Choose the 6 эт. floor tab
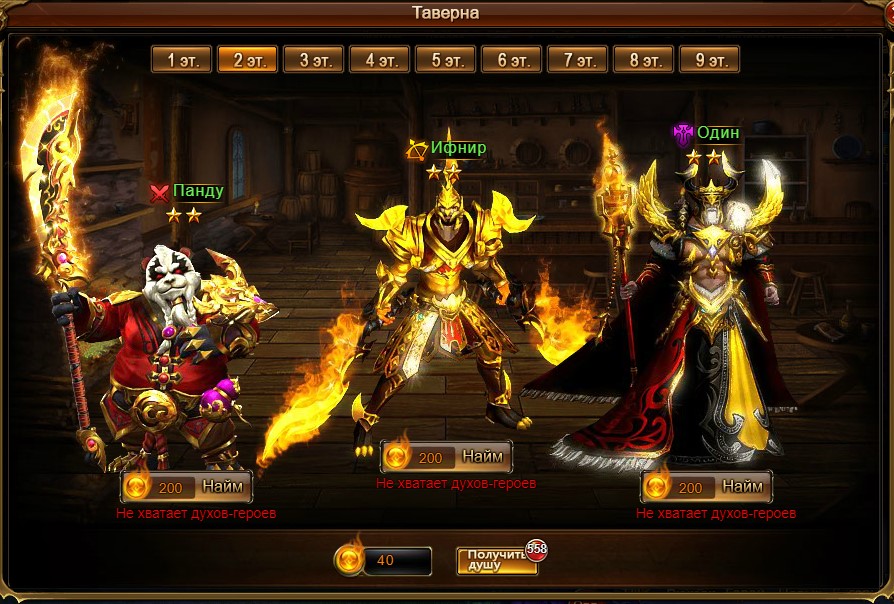This screenshot has height=604, width=894. (x=511, y=60)
